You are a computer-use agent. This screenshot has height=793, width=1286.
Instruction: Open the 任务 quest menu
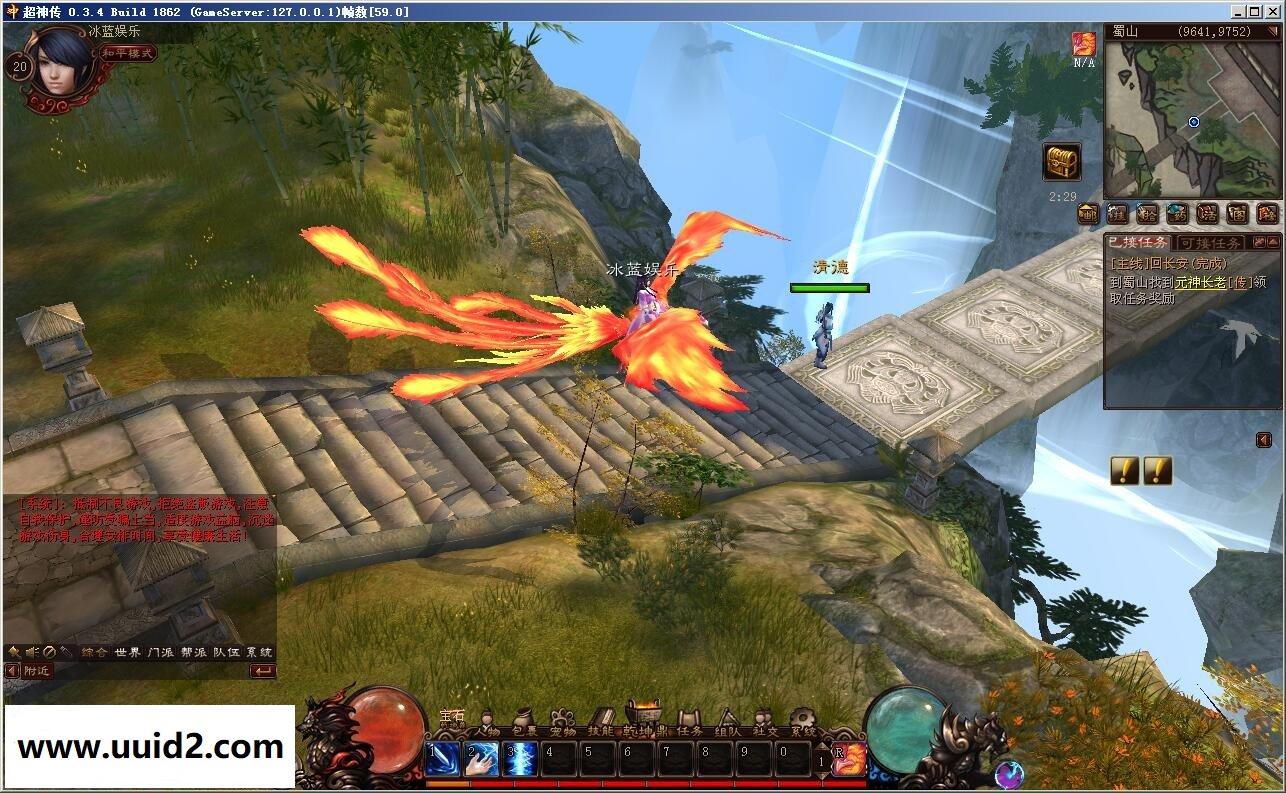pos(690,724)
